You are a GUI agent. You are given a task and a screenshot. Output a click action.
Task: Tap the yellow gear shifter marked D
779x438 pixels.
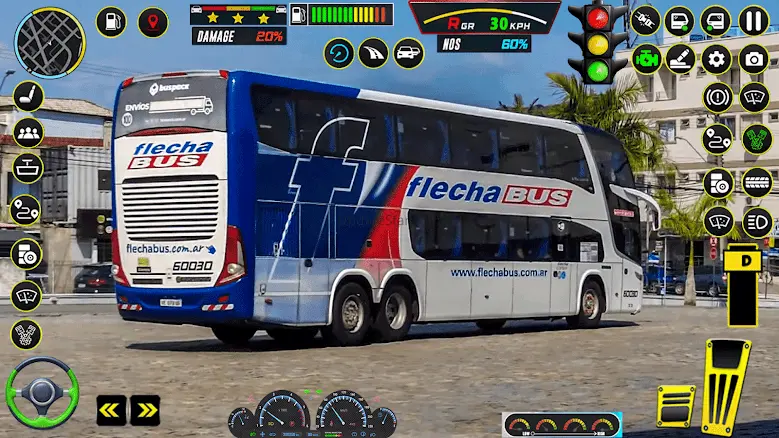coord(742,283)
